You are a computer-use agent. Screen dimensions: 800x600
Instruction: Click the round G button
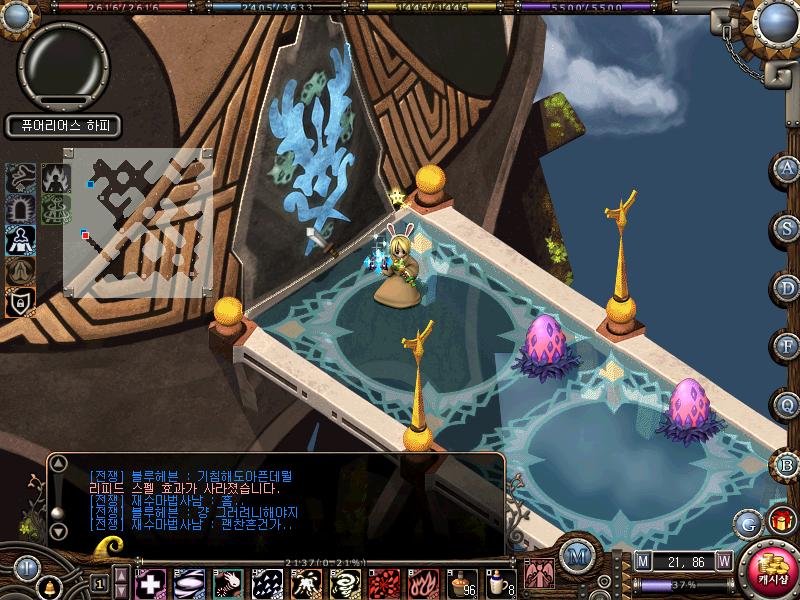pyautogui.click(x=748, y=524)
